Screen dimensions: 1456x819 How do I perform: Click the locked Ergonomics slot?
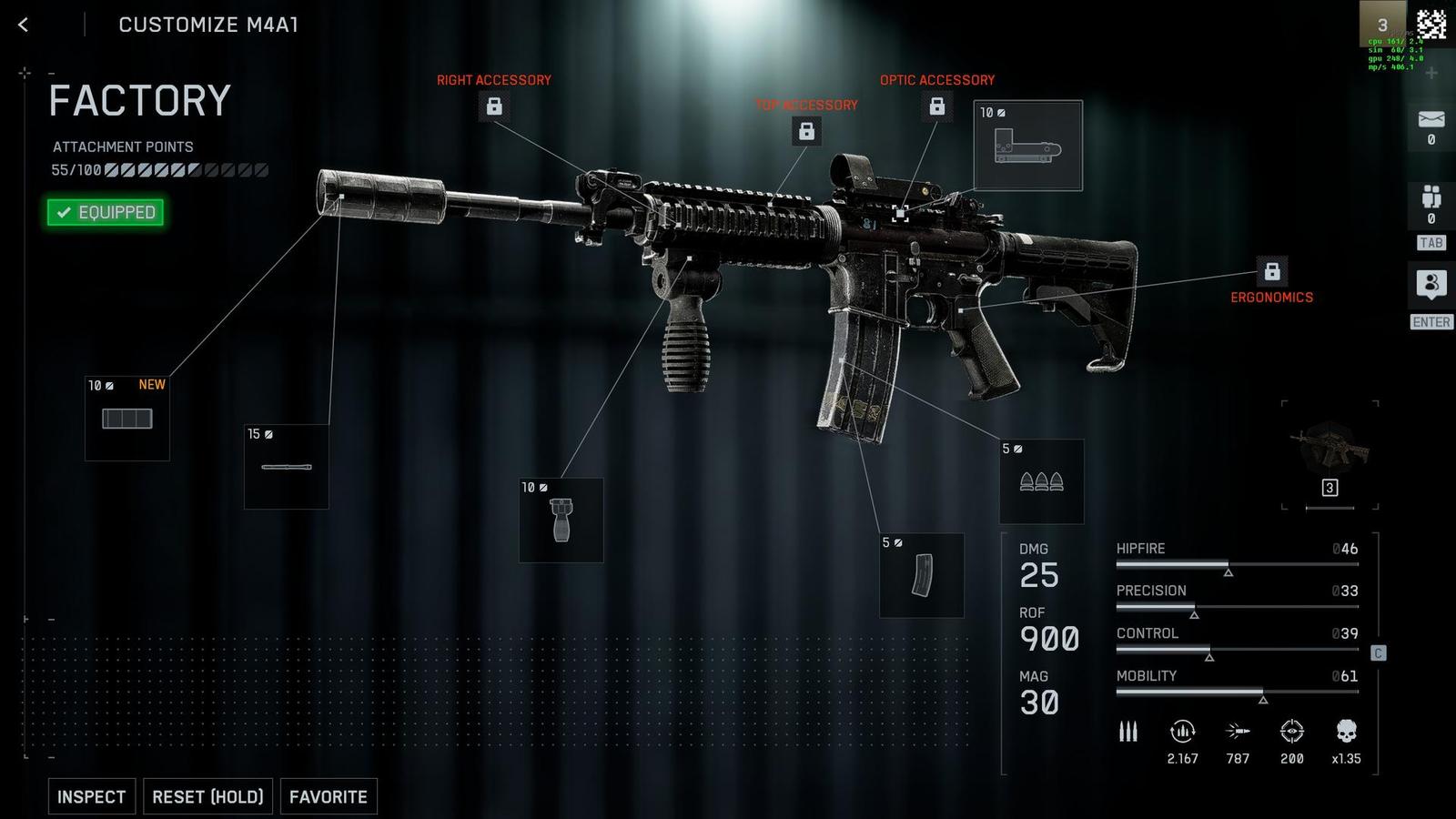[1272, 271]
